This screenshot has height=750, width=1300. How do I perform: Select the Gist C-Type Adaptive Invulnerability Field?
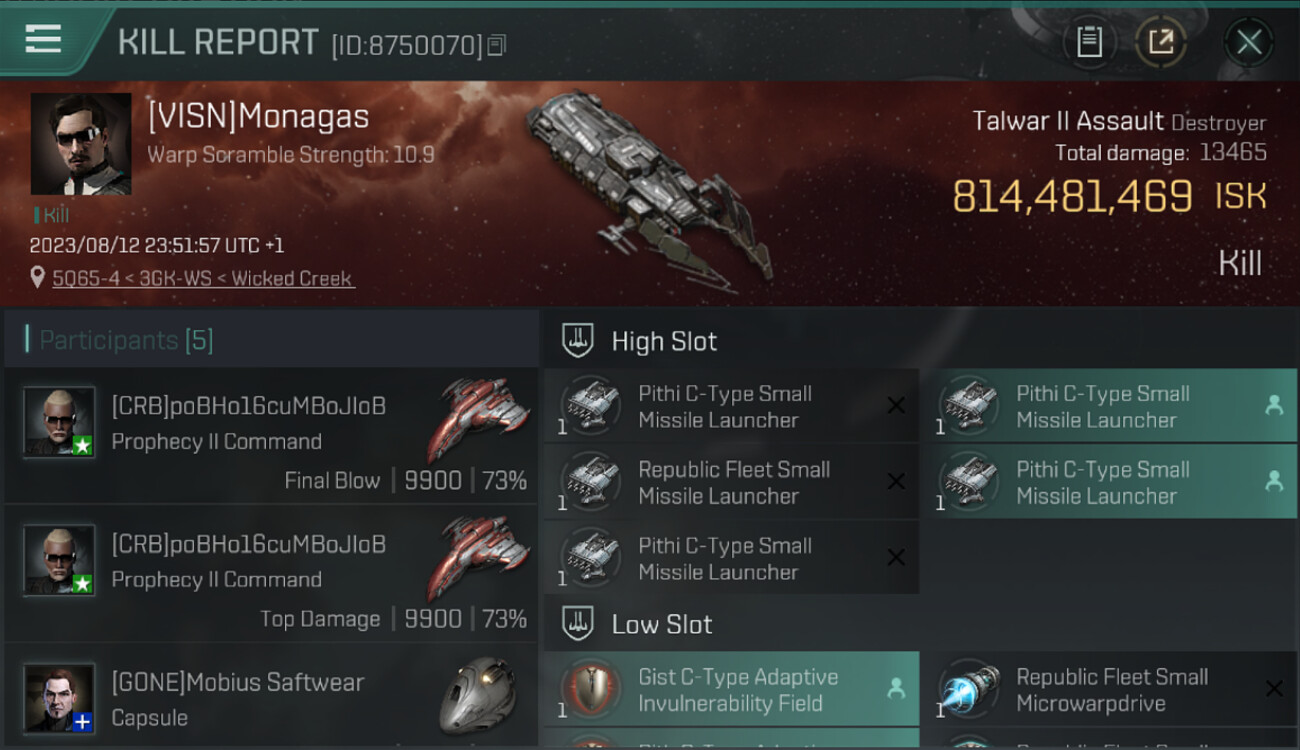731,690
